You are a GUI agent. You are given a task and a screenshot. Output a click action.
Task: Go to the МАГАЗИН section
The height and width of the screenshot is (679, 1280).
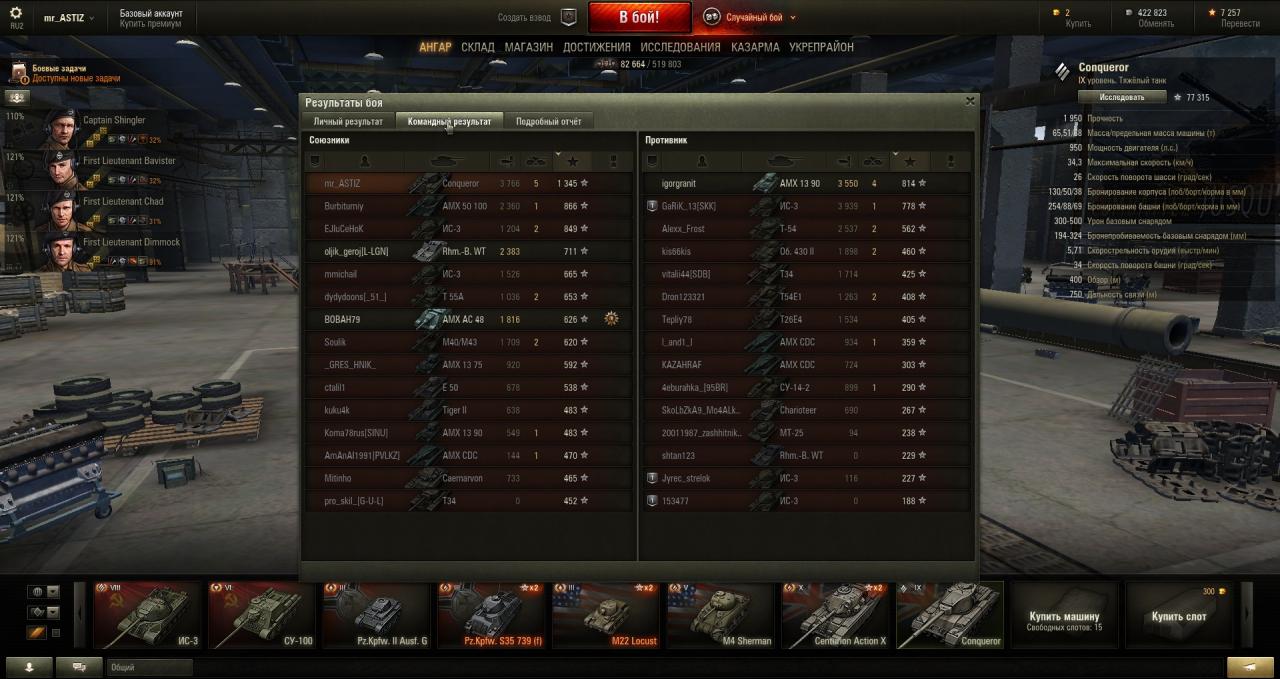pyautogui.click(x=528, y=47)
